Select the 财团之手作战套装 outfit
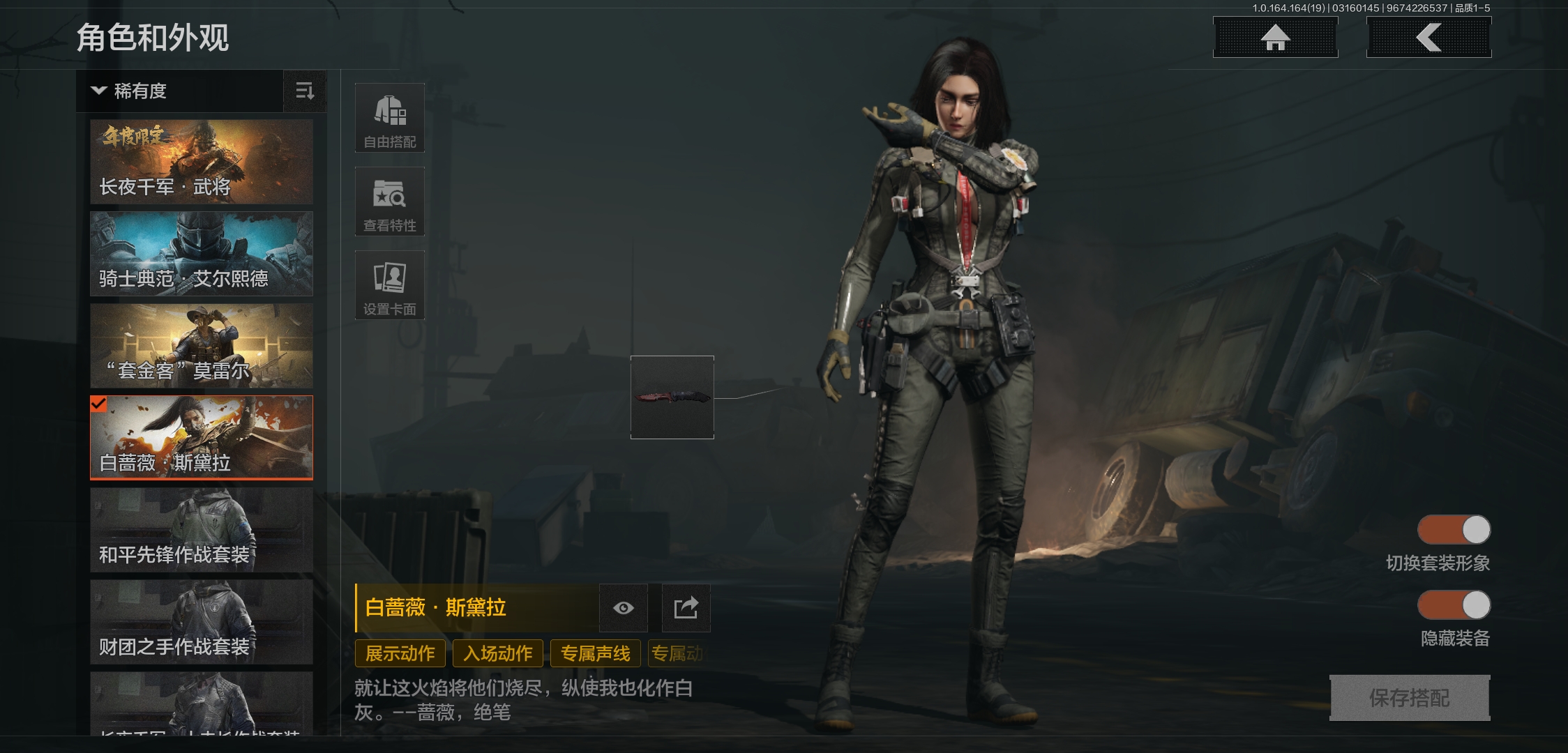 202,622
